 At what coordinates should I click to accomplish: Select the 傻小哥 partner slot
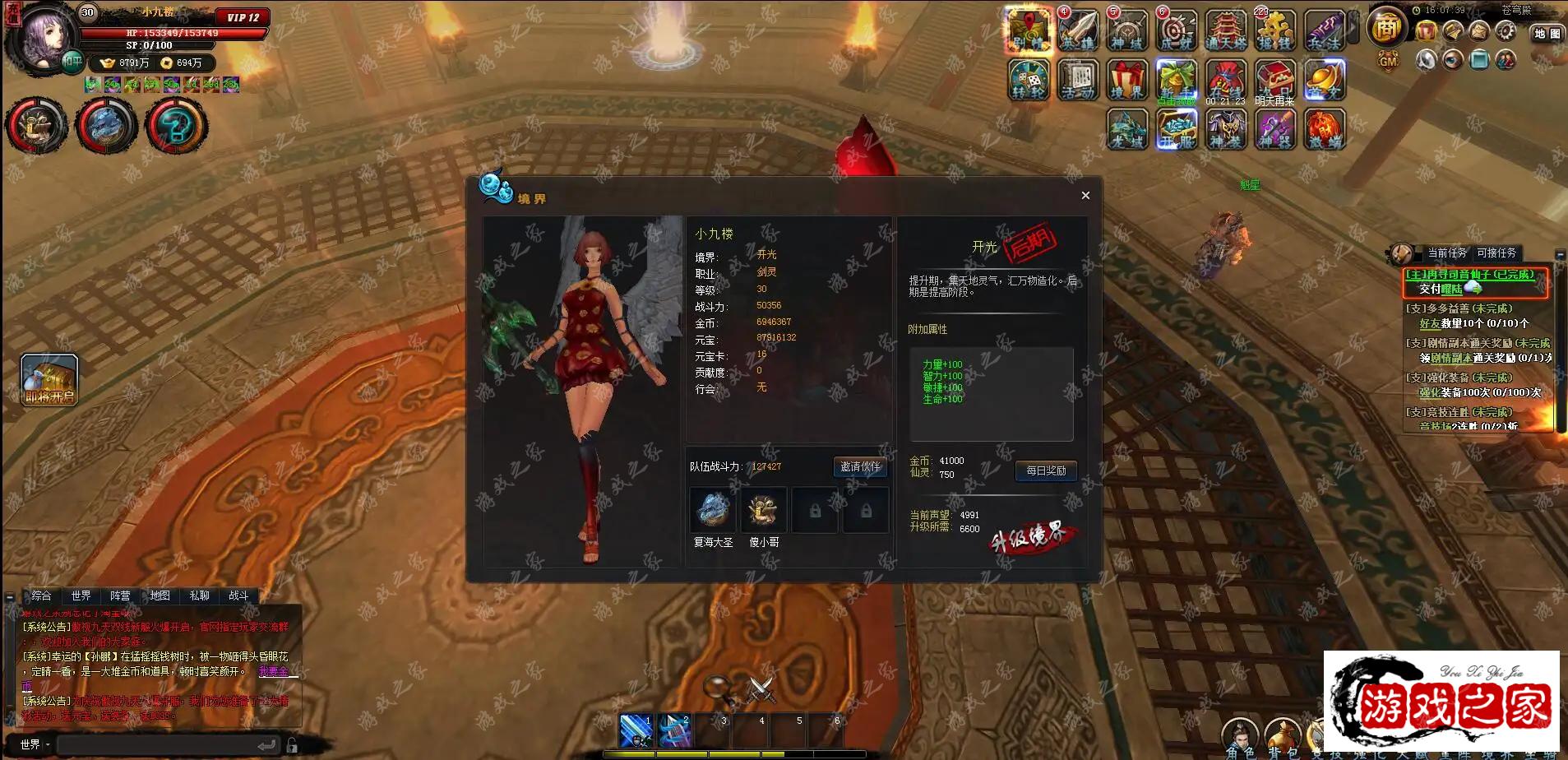[763, 510]
